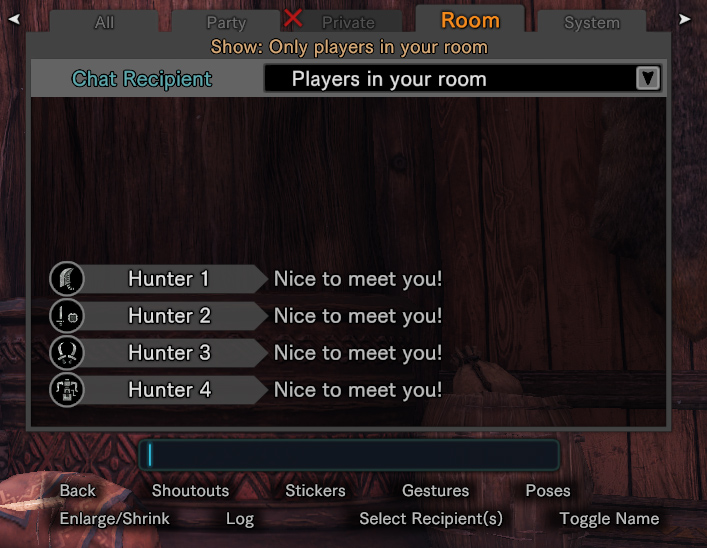Open the Stickers list
Viewport: 707px width, 548px height.
315,491
